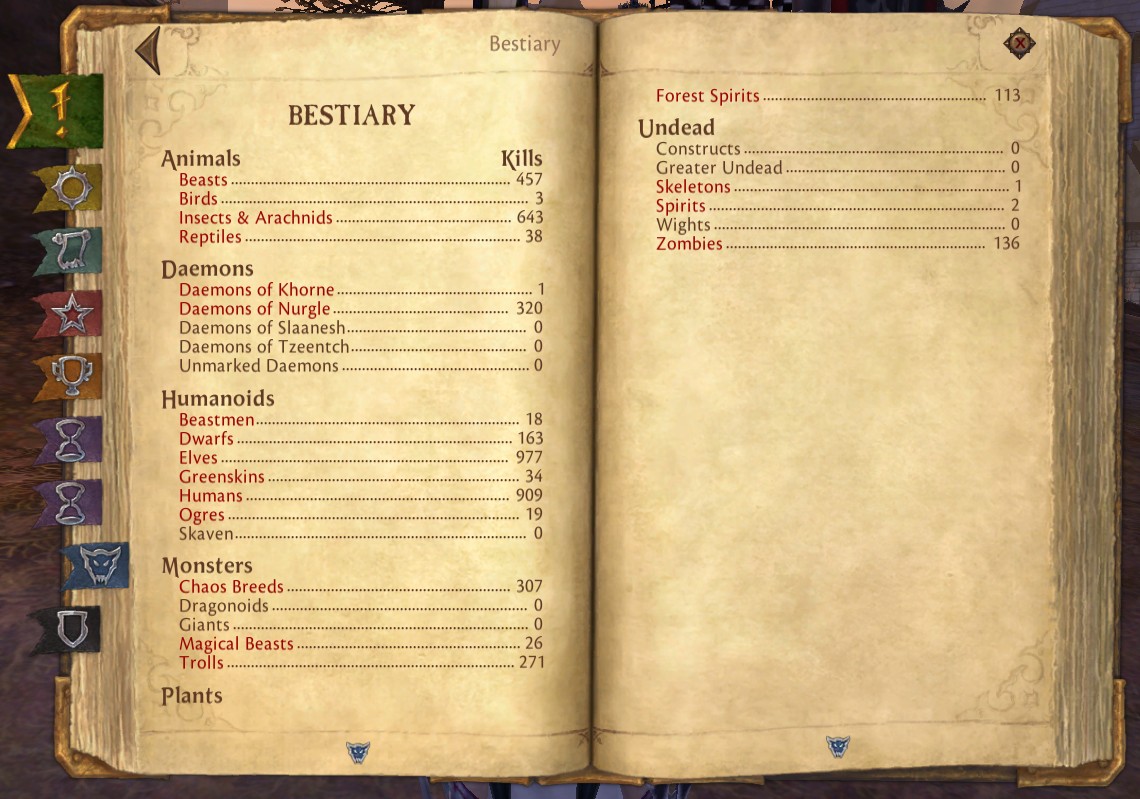Viewport: 1140px width, 799px height.
Task: Show the Chaos Breeds entry
Action: [231, 587]
